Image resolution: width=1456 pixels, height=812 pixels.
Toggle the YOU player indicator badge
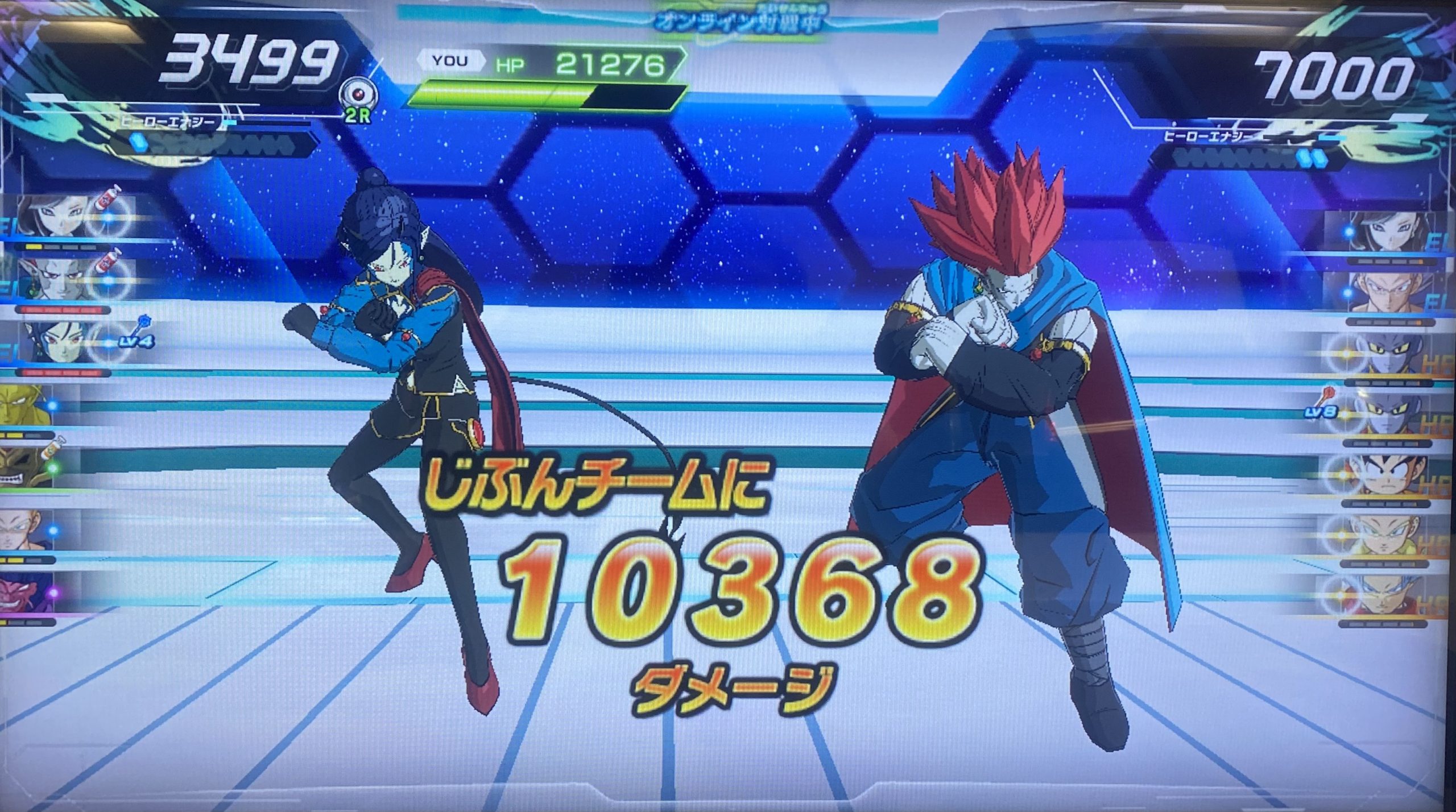coord(451,59)
